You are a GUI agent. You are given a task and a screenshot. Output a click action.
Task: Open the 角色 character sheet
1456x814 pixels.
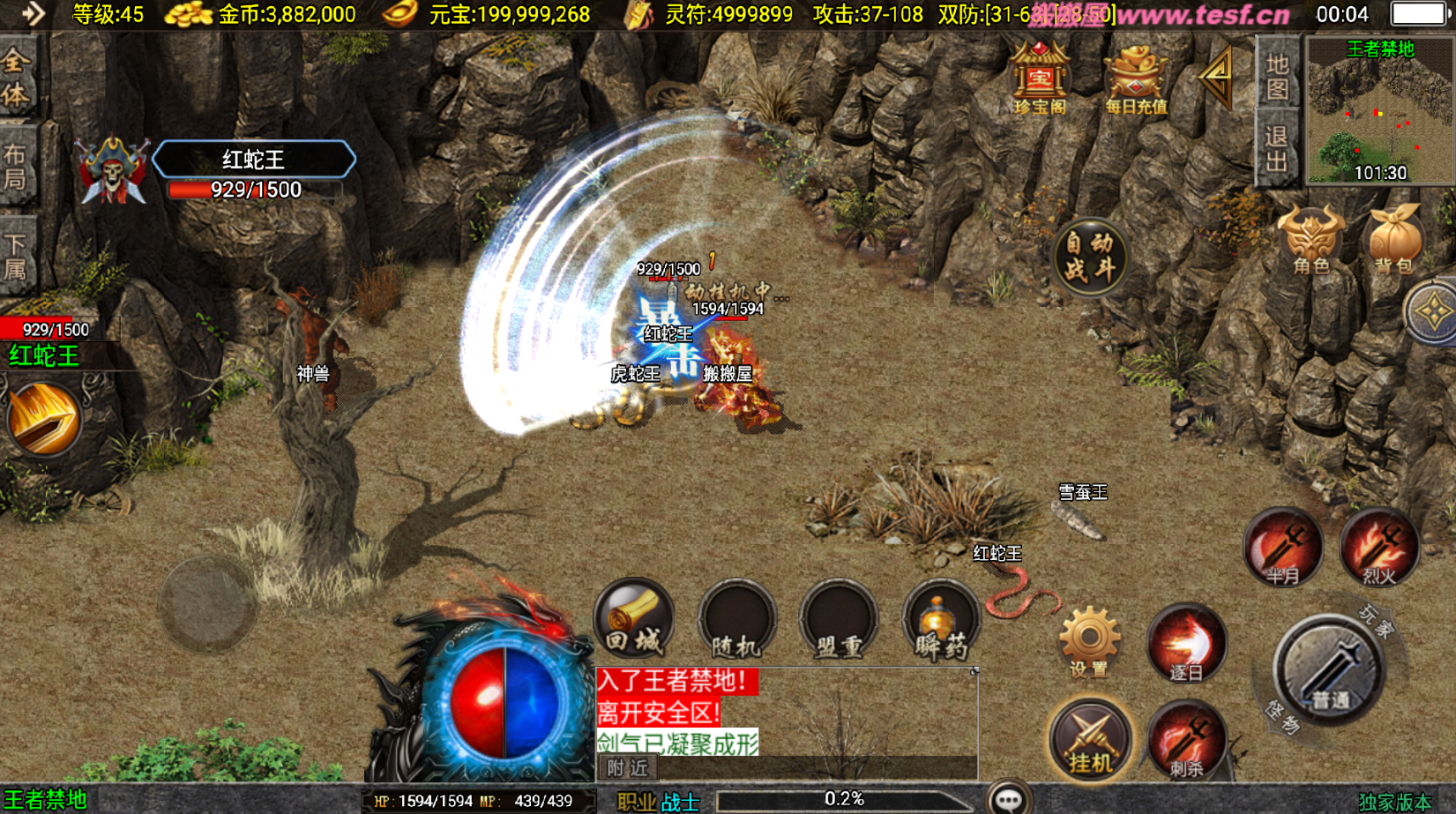point(1310,240)
